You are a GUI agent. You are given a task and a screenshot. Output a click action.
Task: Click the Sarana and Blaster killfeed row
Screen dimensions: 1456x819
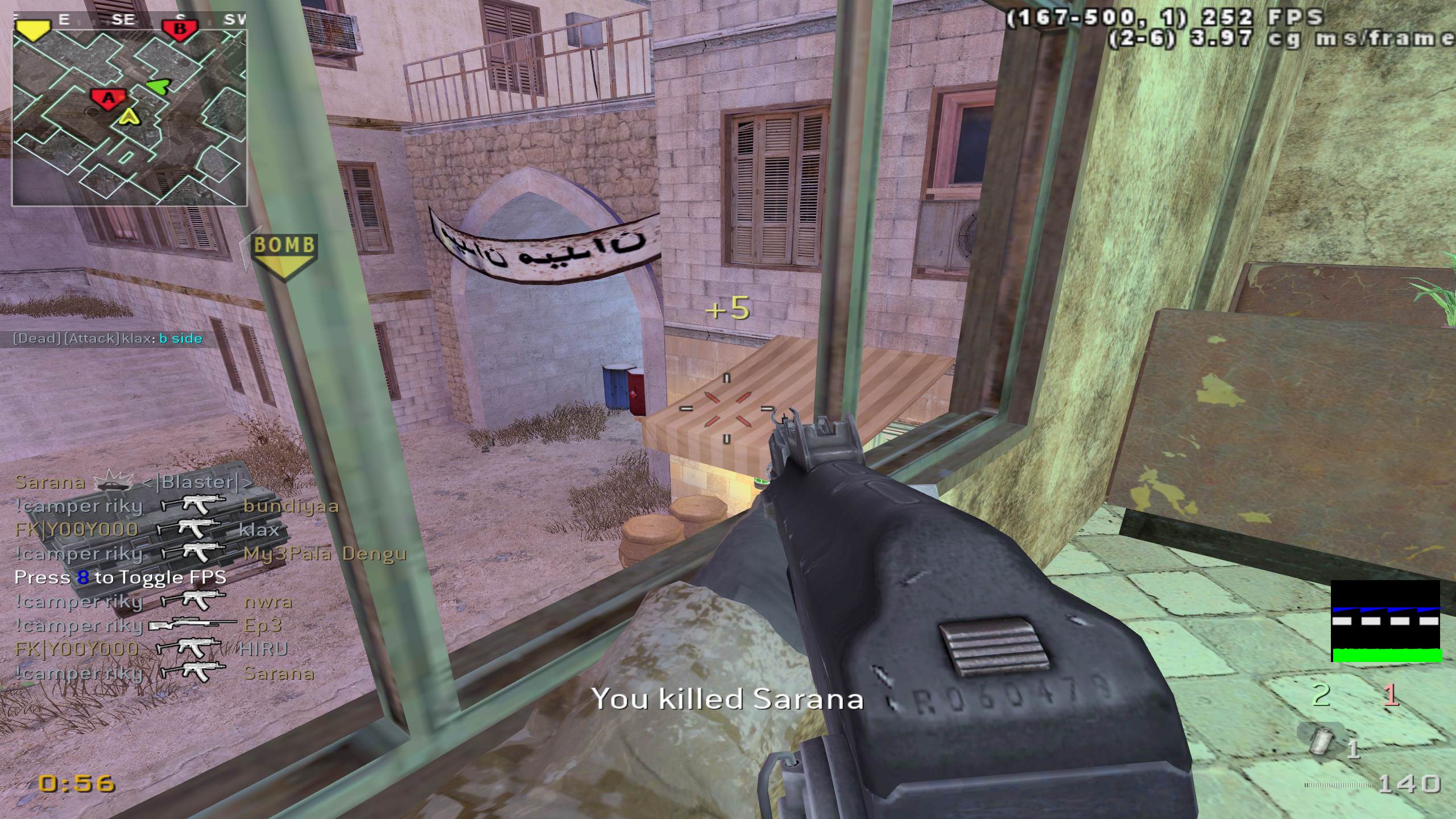pyautogui.click(x=133, y=482)
